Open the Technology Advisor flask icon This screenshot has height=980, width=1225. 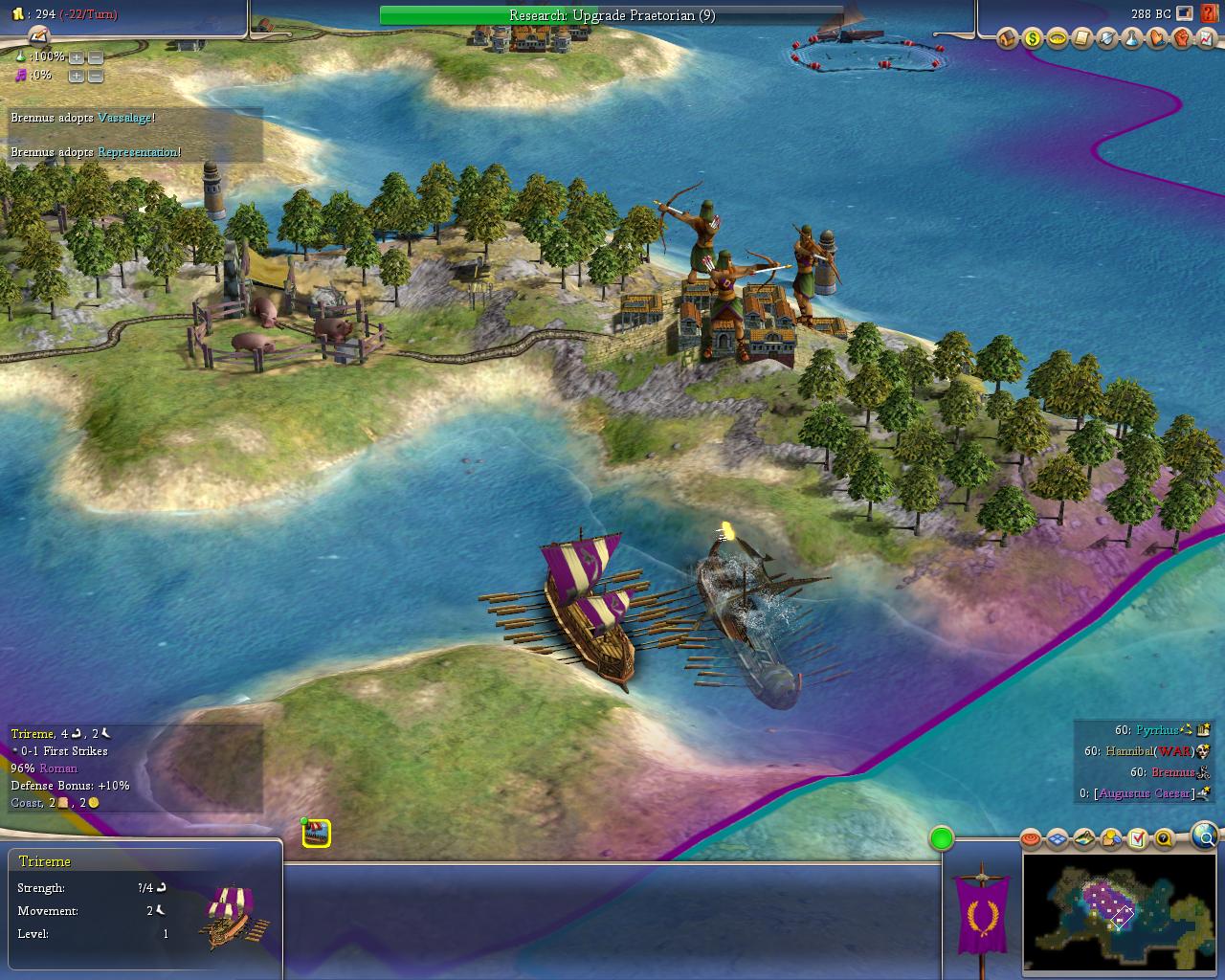click(1131, 38)
